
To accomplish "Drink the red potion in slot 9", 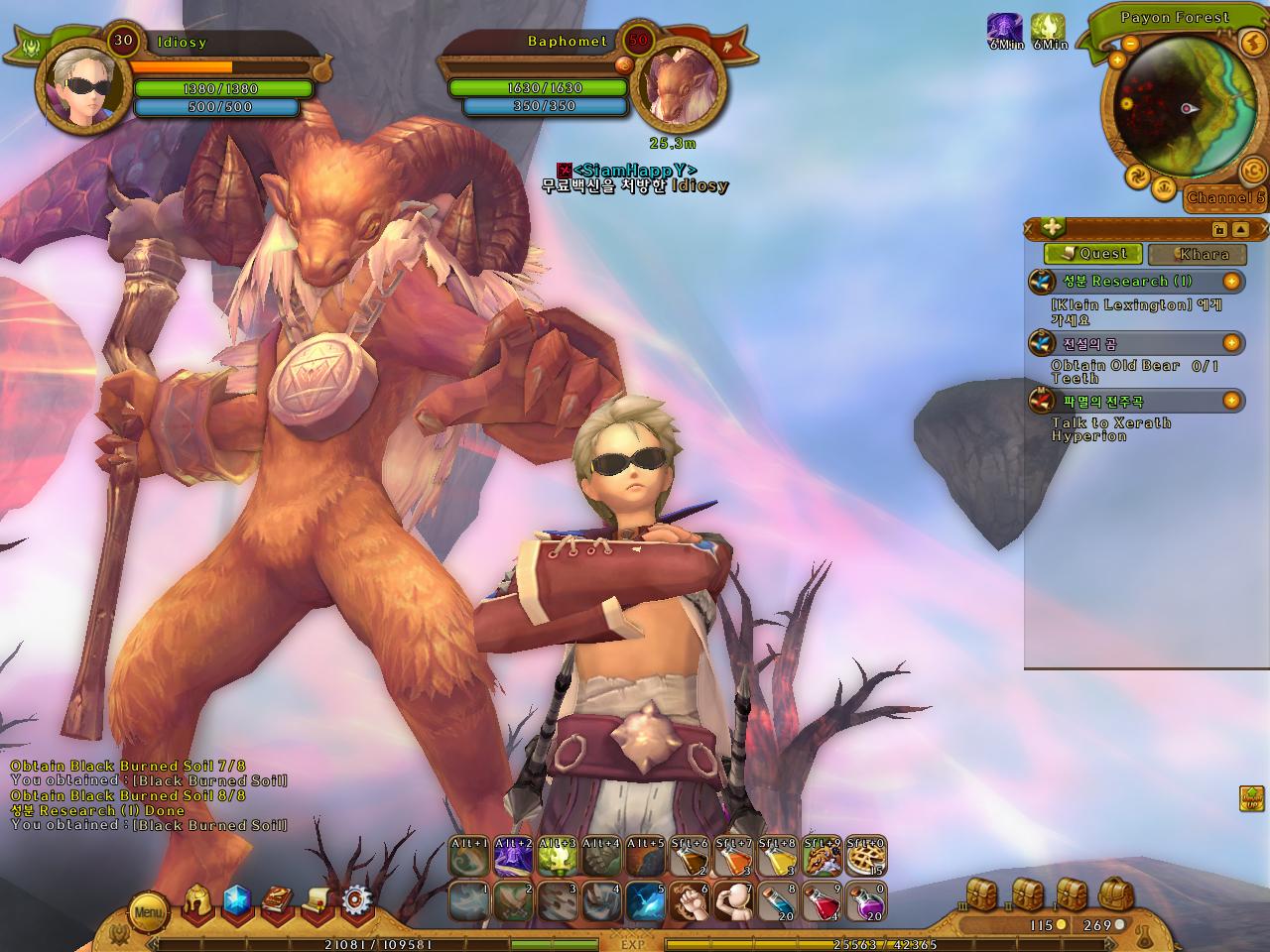I will click(x=821, y=901).
